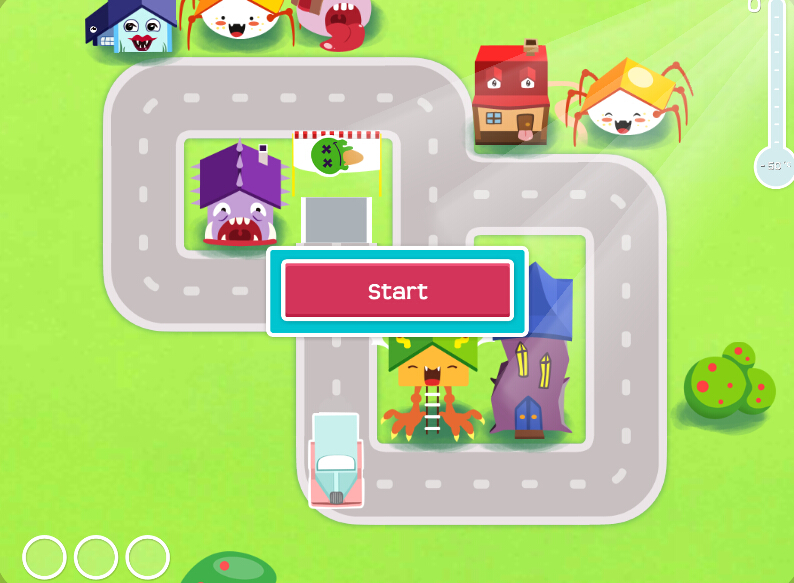
Task: Click the red Start button
Action: coord(397,291)
